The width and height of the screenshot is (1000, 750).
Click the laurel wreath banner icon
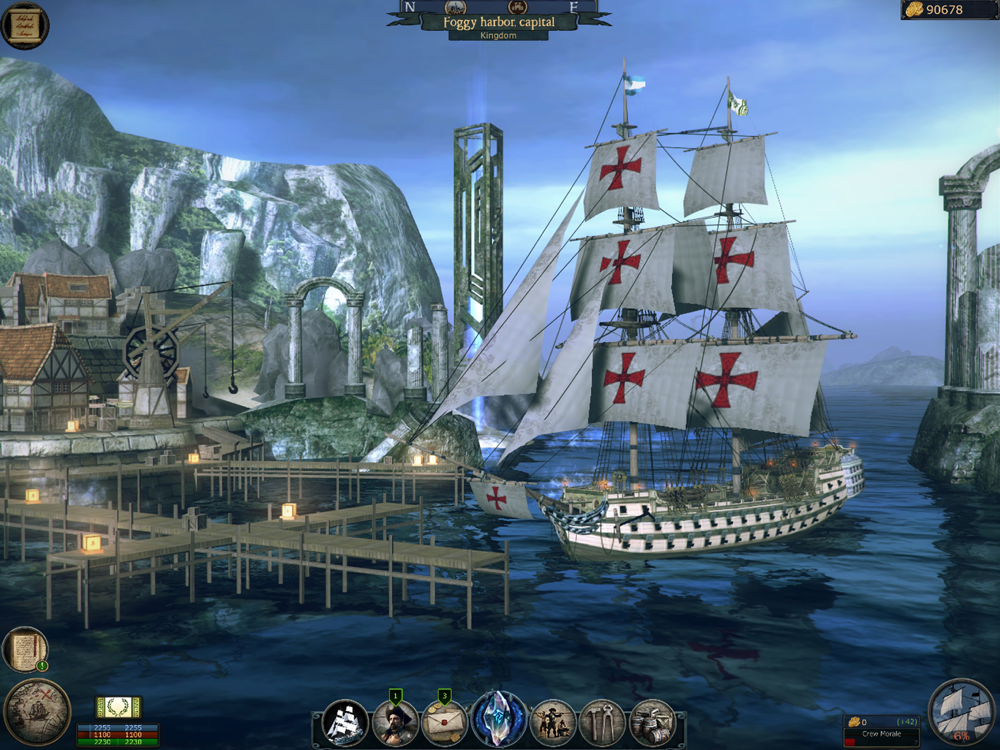coord(118,706)
